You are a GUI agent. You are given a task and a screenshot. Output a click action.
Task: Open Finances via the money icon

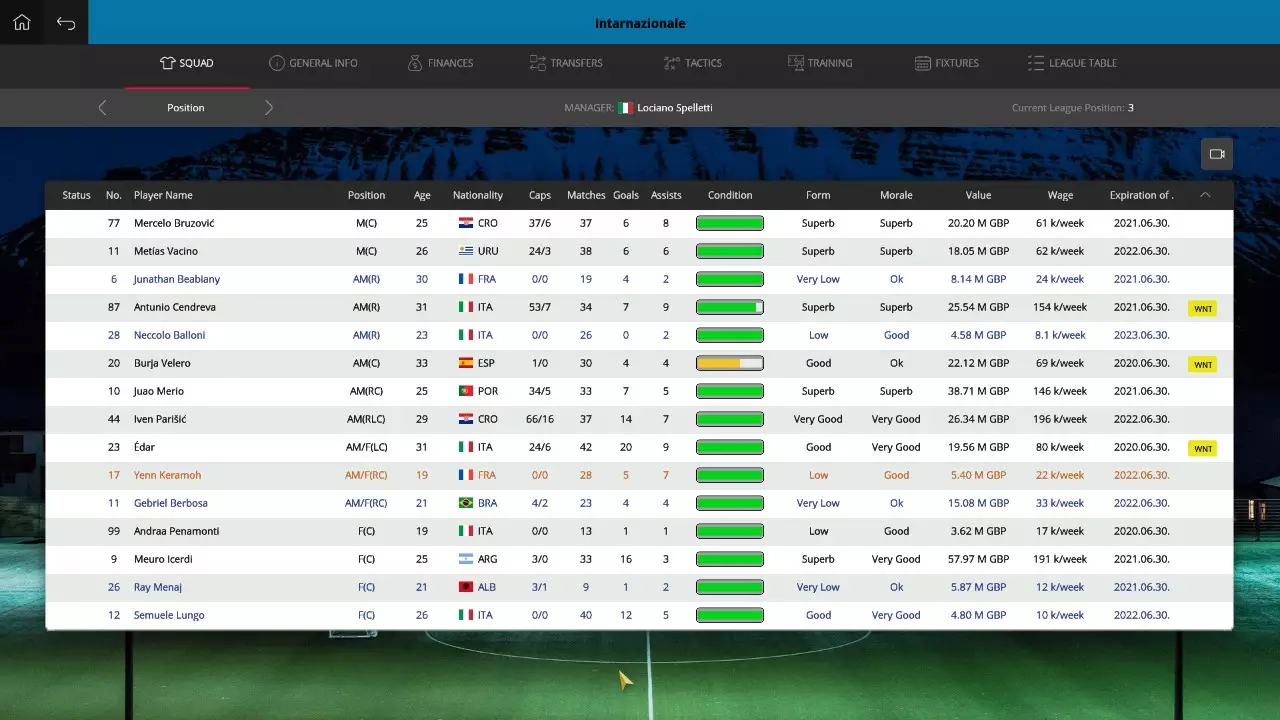[x=413, y=62]
